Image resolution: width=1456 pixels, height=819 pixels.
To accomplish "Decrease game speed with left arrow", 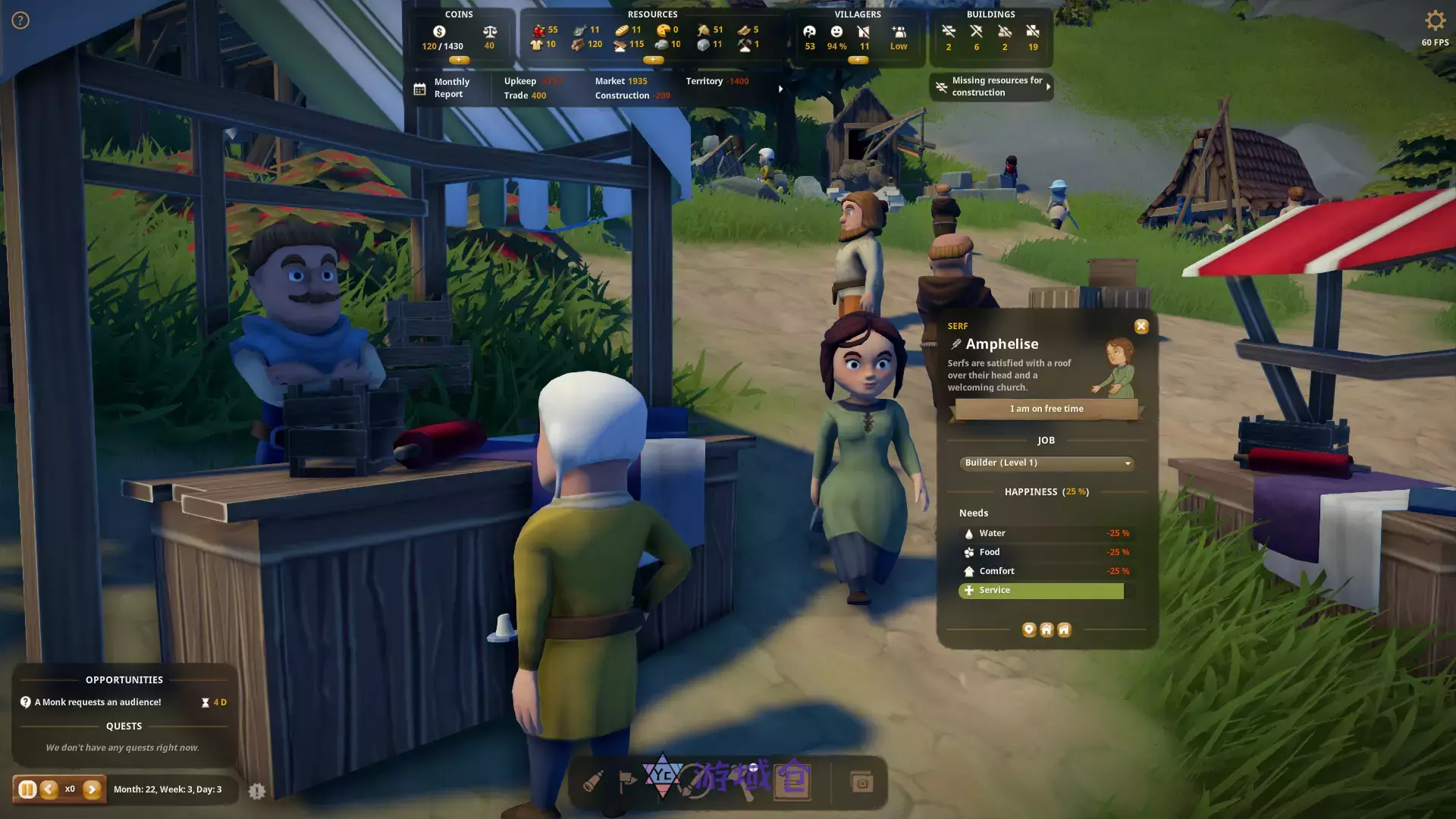I will pyautogui.click(x=49, y=789).
